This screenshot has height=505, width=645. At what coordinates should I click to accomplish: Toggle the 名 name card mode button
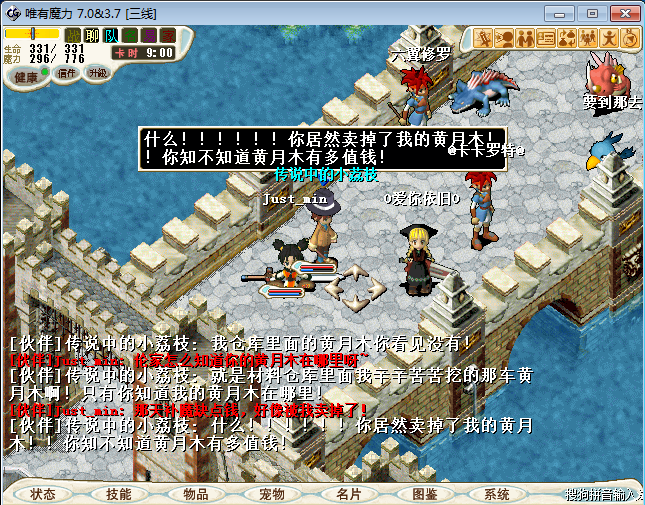[130, 36]
